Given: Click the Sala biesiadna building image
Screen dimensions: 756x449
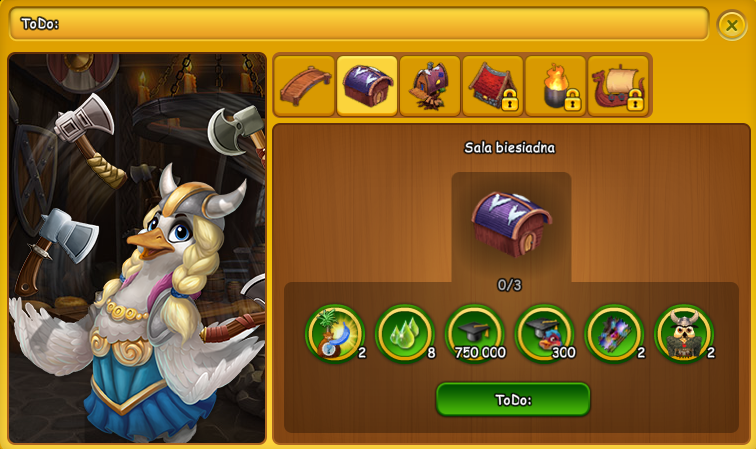Looking at the screenshot, I should [511, 223].
